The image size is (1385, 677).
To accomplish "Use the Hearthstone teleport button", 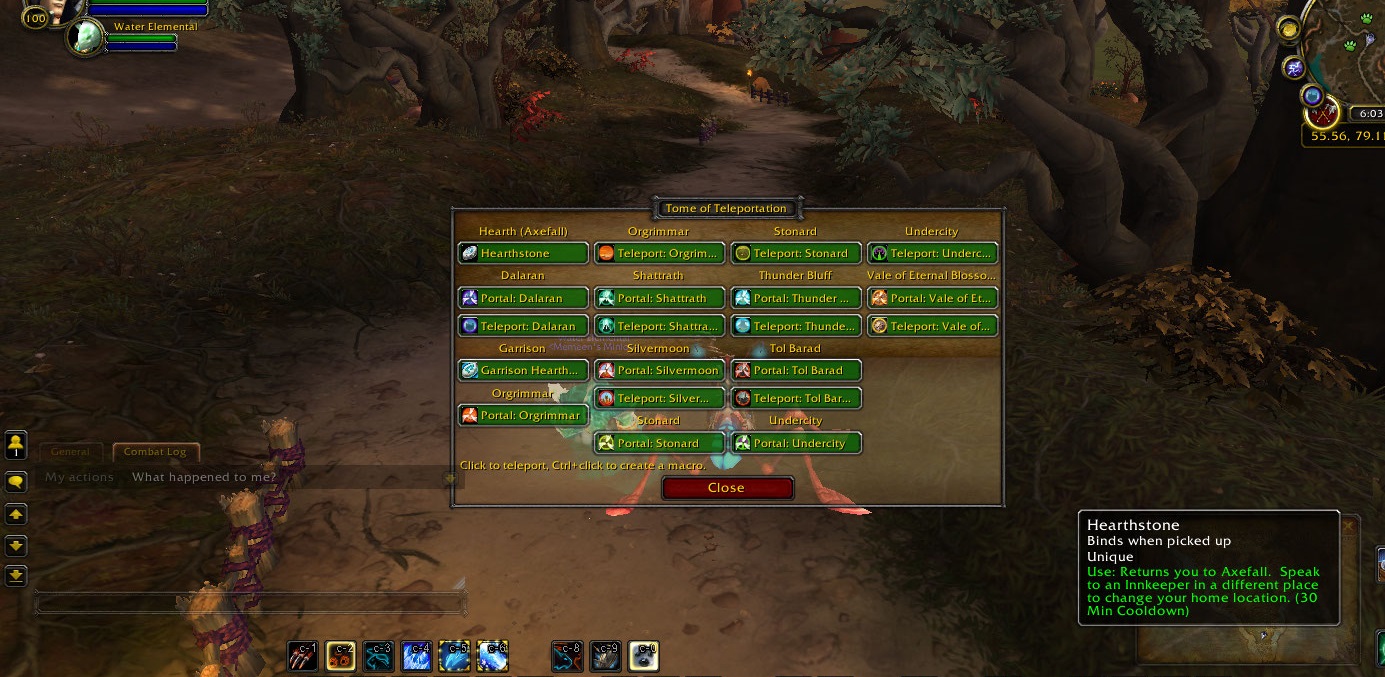I will [x=523, y=254].
